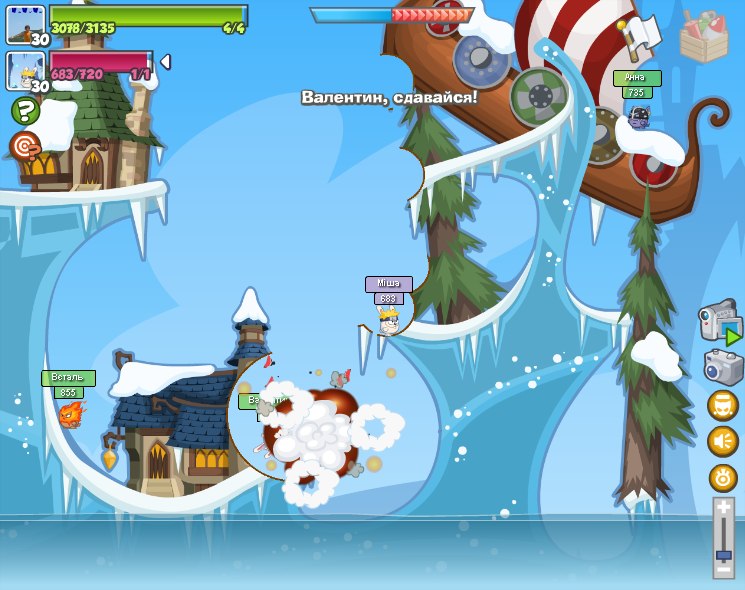
Task: Select the crowned character avatar portrait
Action: pos(24,70)
